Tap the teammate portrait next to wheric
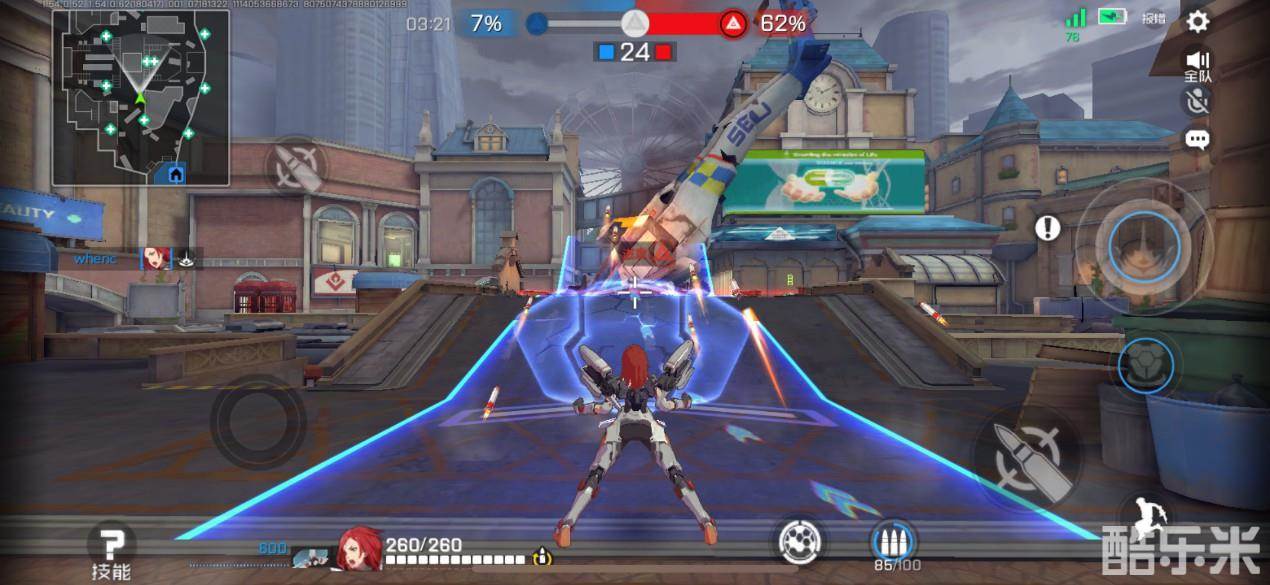 pyautogui.click(x=155, y=259)
